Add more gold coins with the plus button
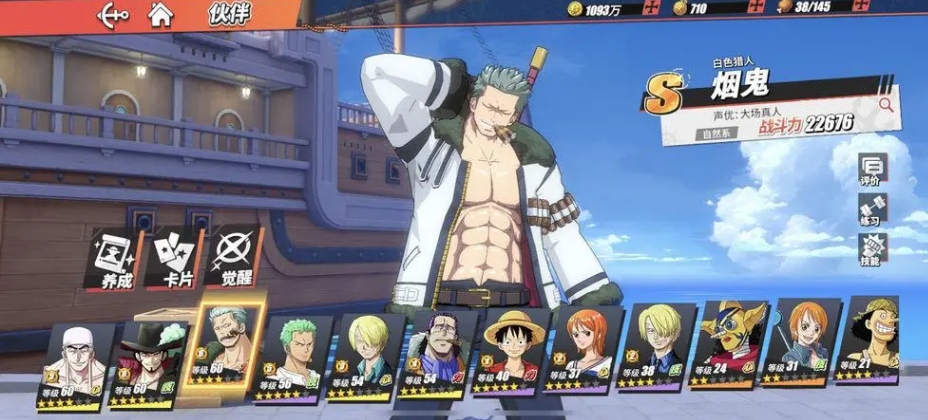 coord(653,9)
